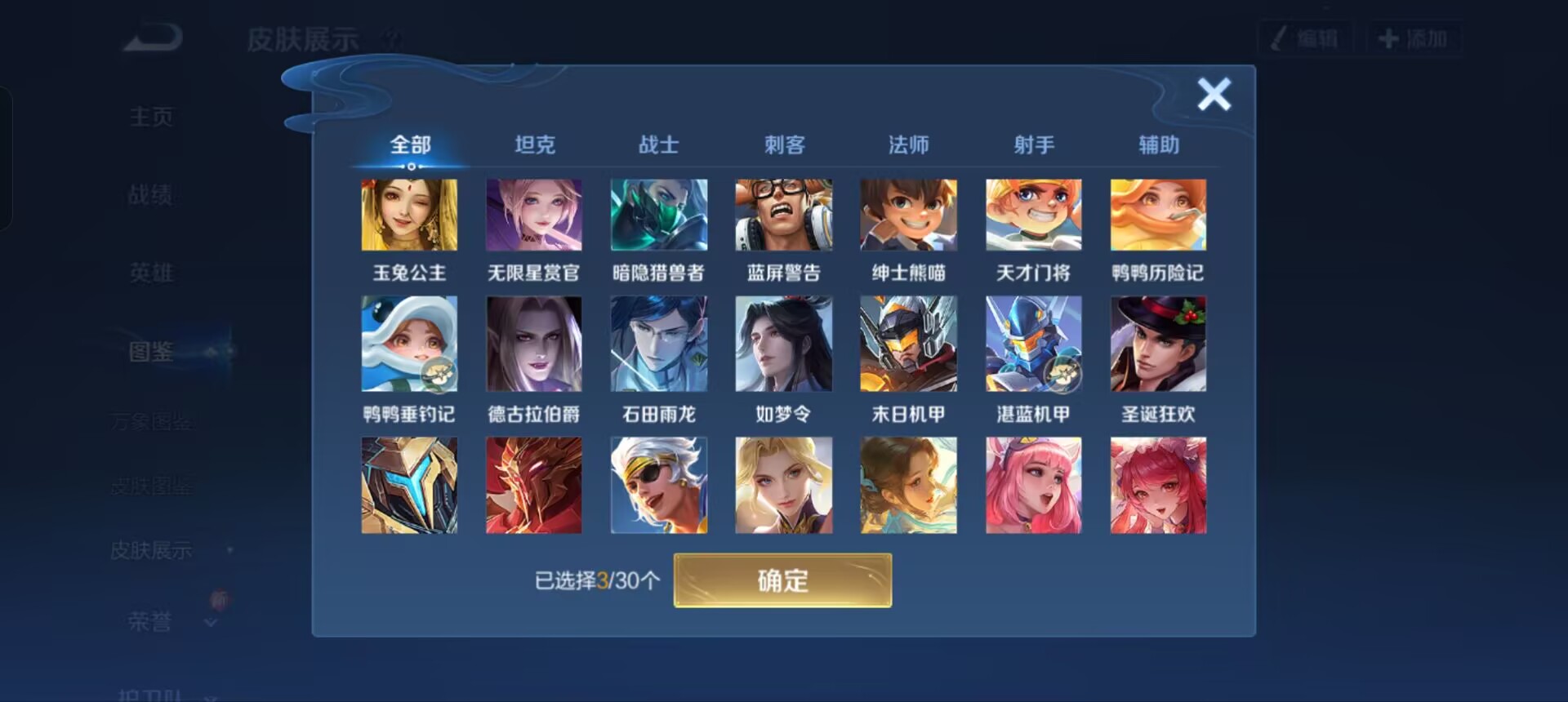This screenshot has width=1568, height=702.
Task: Choose the 末日机甲 skin portrait
Action: pos(909,344)
